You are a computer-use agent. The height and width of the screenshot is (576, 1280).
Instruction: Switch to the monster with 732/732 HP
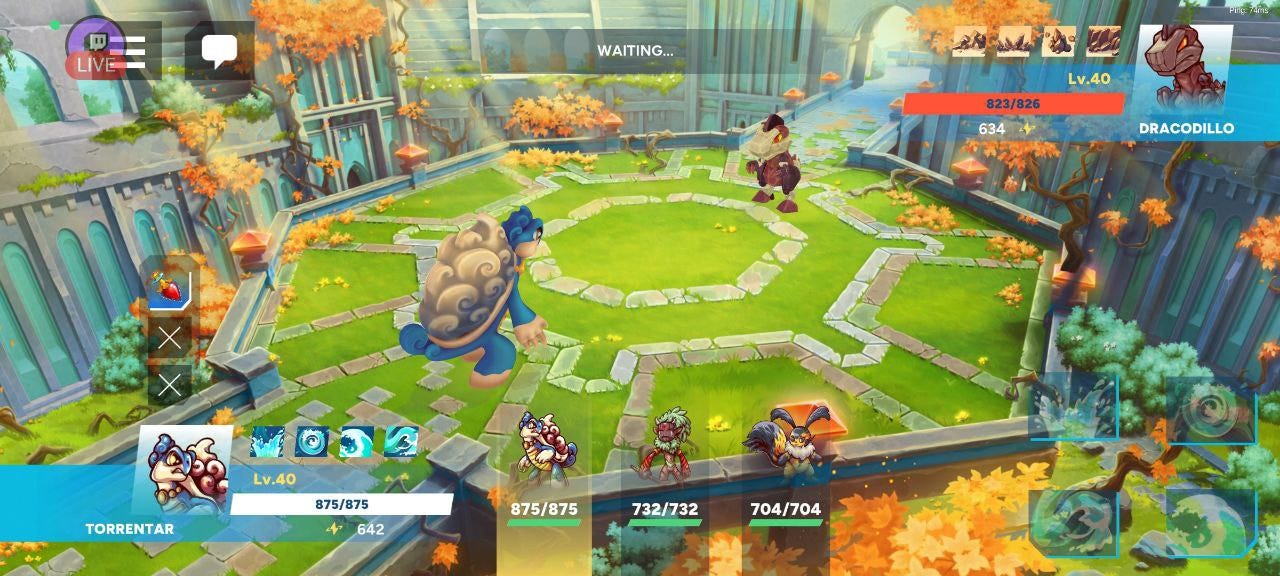(664, 470)
